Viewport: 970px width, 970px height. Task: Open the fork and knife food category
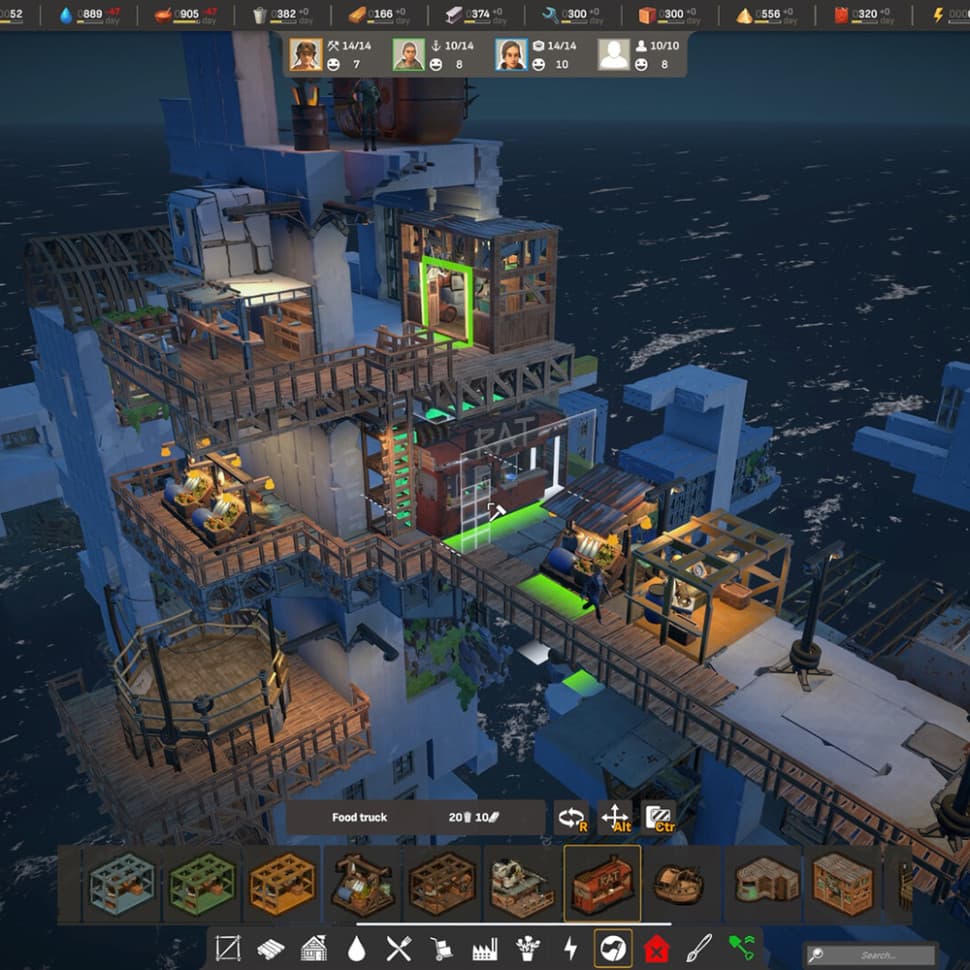pyautogui.click(x=399, y=947)
